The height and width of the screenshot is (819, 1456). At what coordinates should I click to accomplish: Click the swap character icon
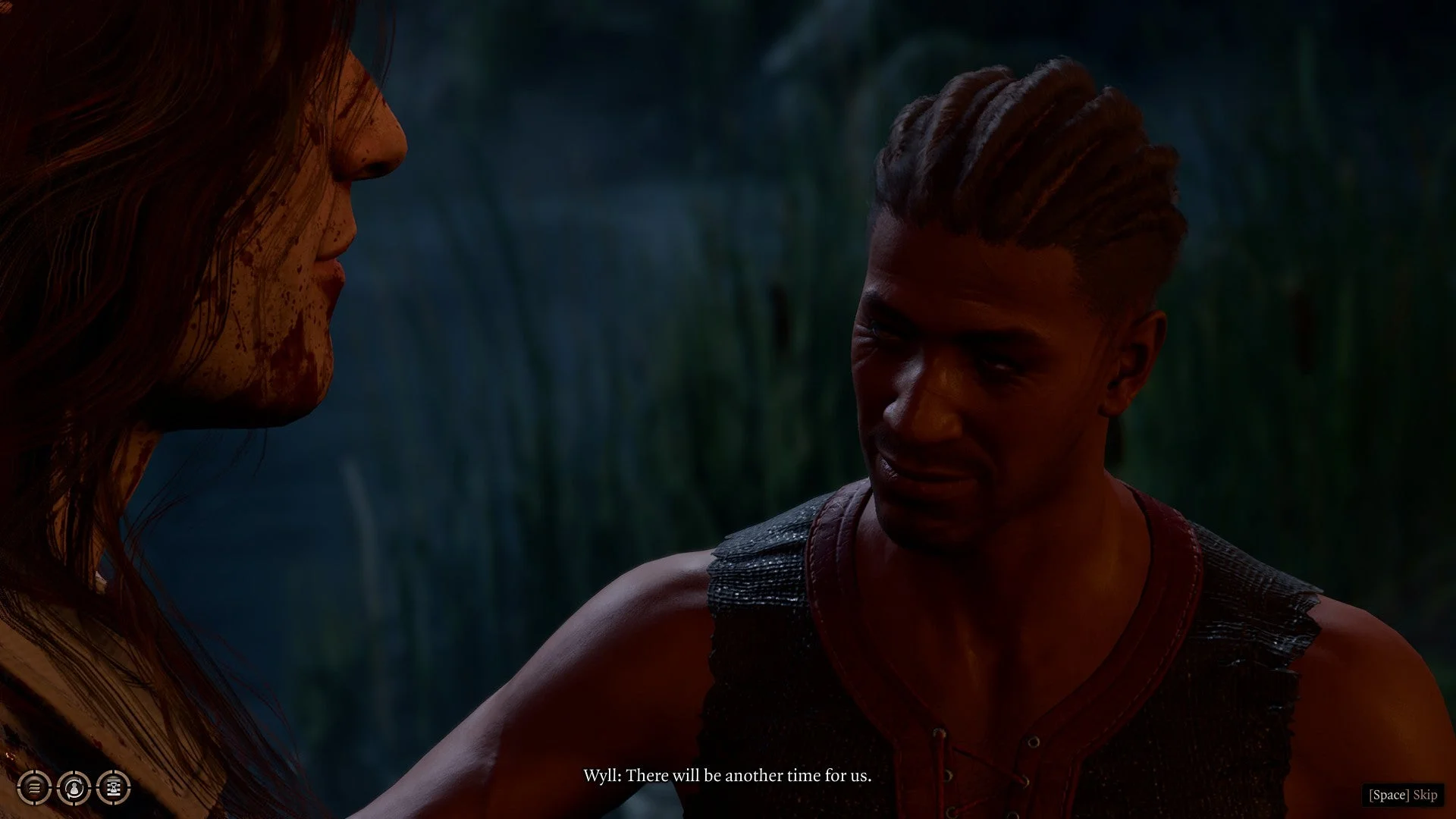(x=74, y=787)
